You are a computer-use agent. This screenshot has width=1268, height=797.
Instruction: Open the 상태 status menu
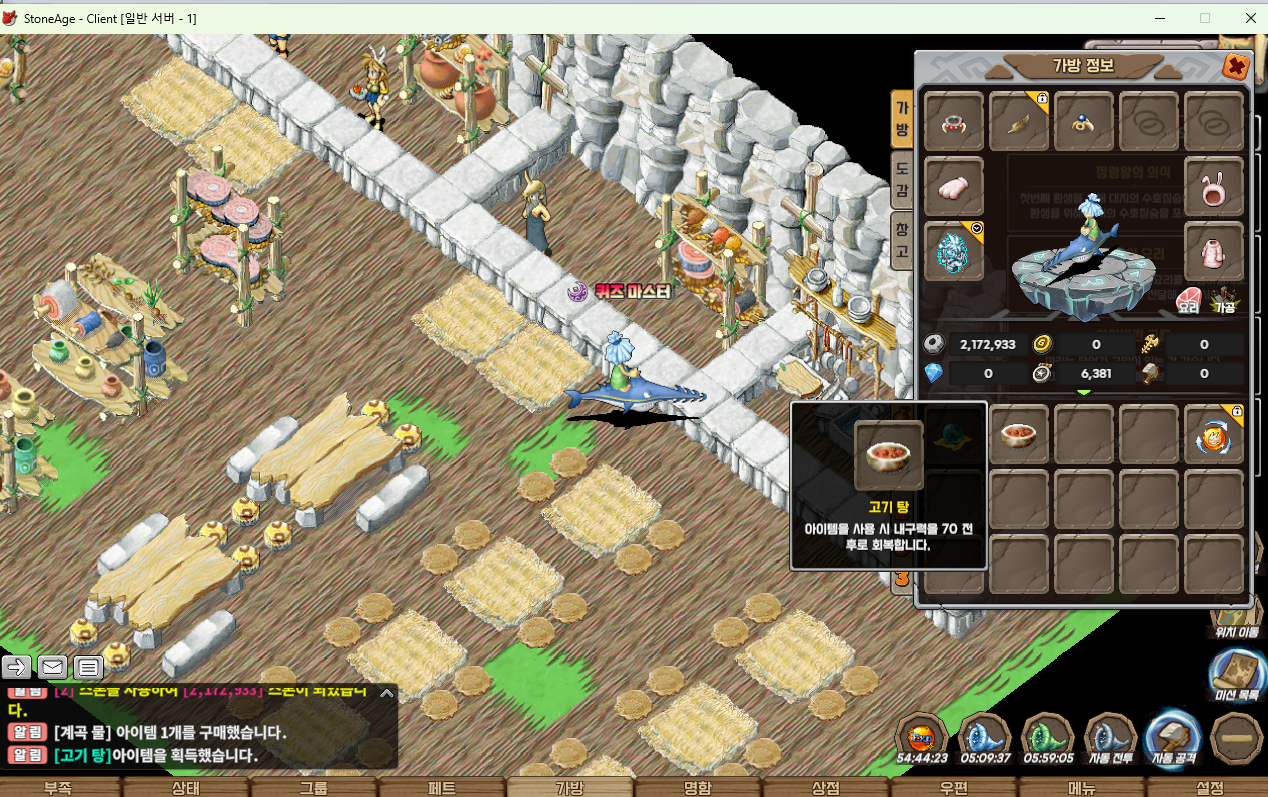(186, 788)
